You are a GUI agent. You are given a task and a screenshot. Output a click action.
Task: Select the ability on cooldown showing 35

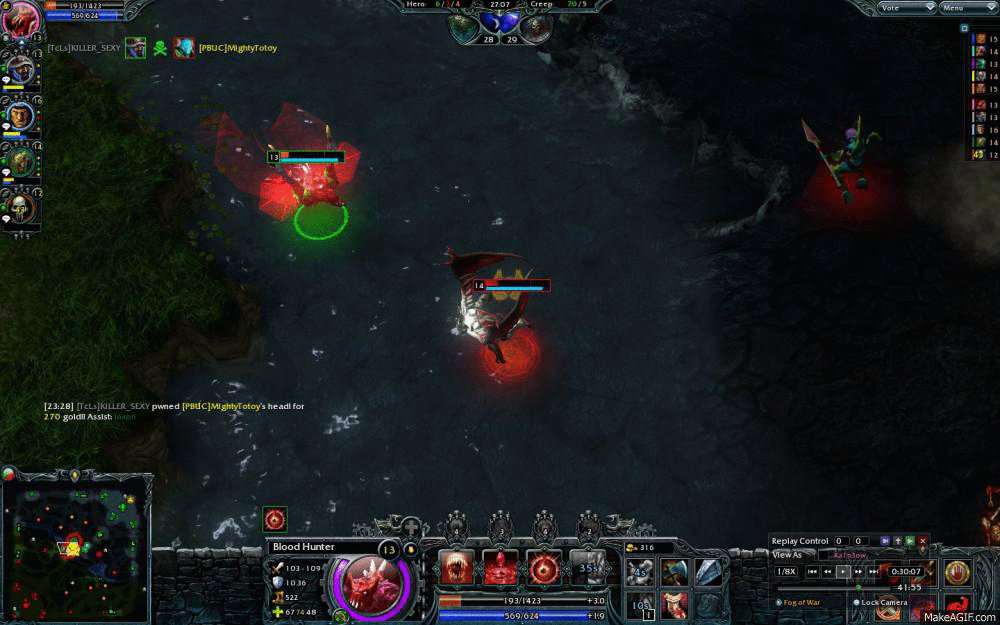pyautogui.click(x=588, y=567)
